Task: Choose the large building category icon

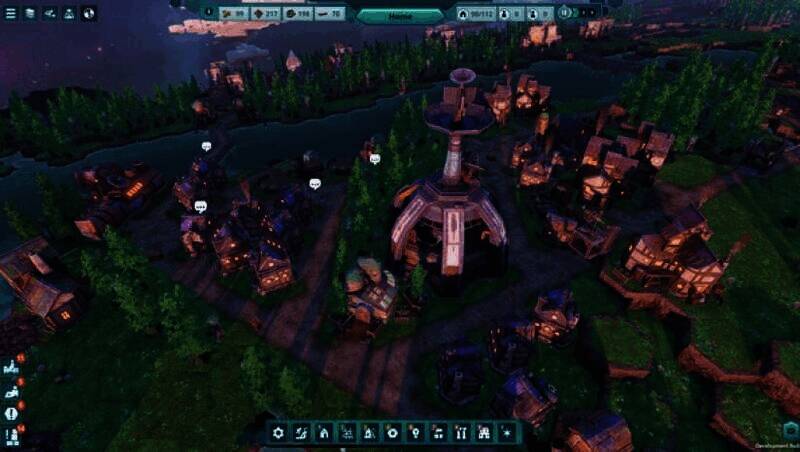Action: 484,433
